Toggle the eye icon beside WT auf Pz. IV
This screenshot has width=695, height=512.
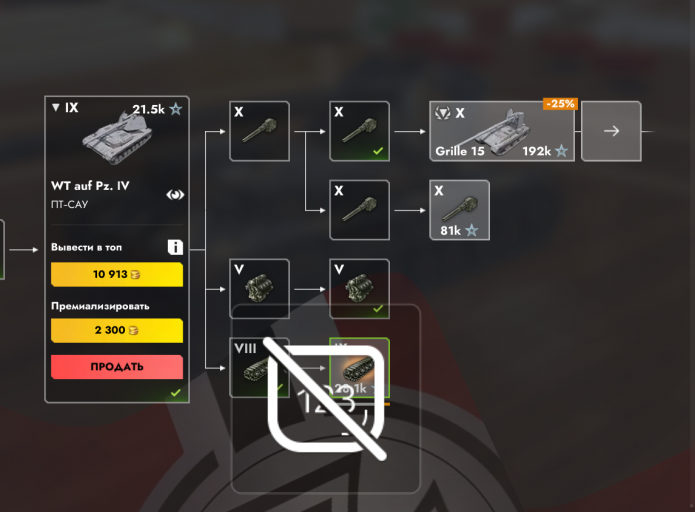(175, 195)
